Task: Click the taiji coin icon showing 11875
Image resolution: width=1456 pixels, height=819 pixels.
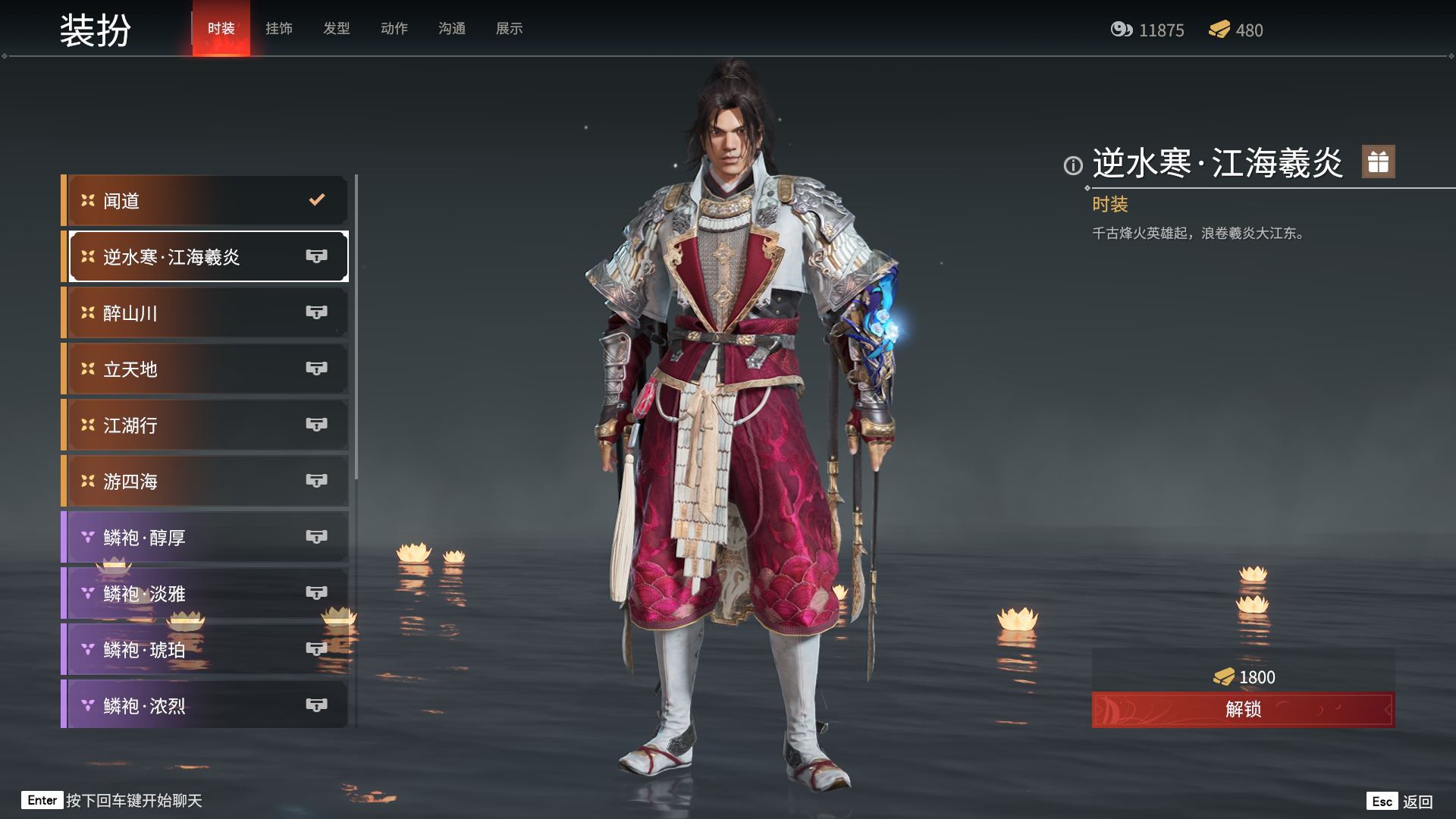Action: (1122, 30)
